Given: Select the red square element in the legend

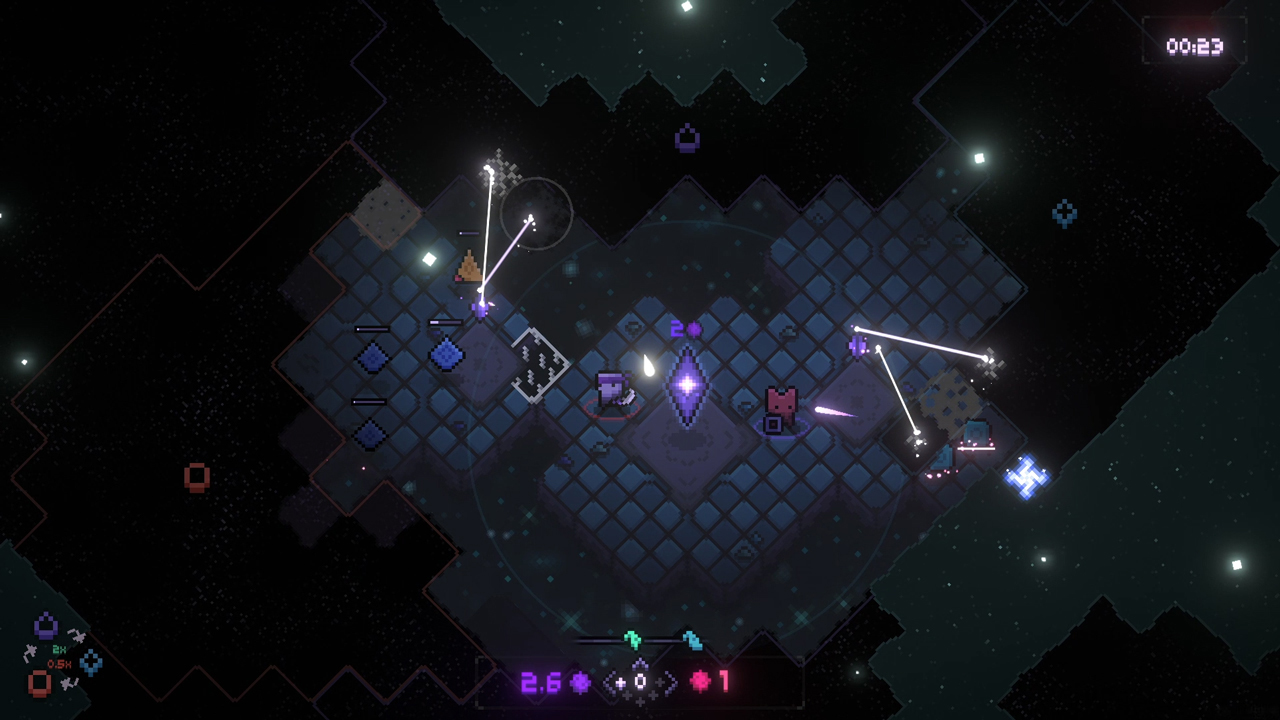Looking at the screenshot, I should pos(39,683).
